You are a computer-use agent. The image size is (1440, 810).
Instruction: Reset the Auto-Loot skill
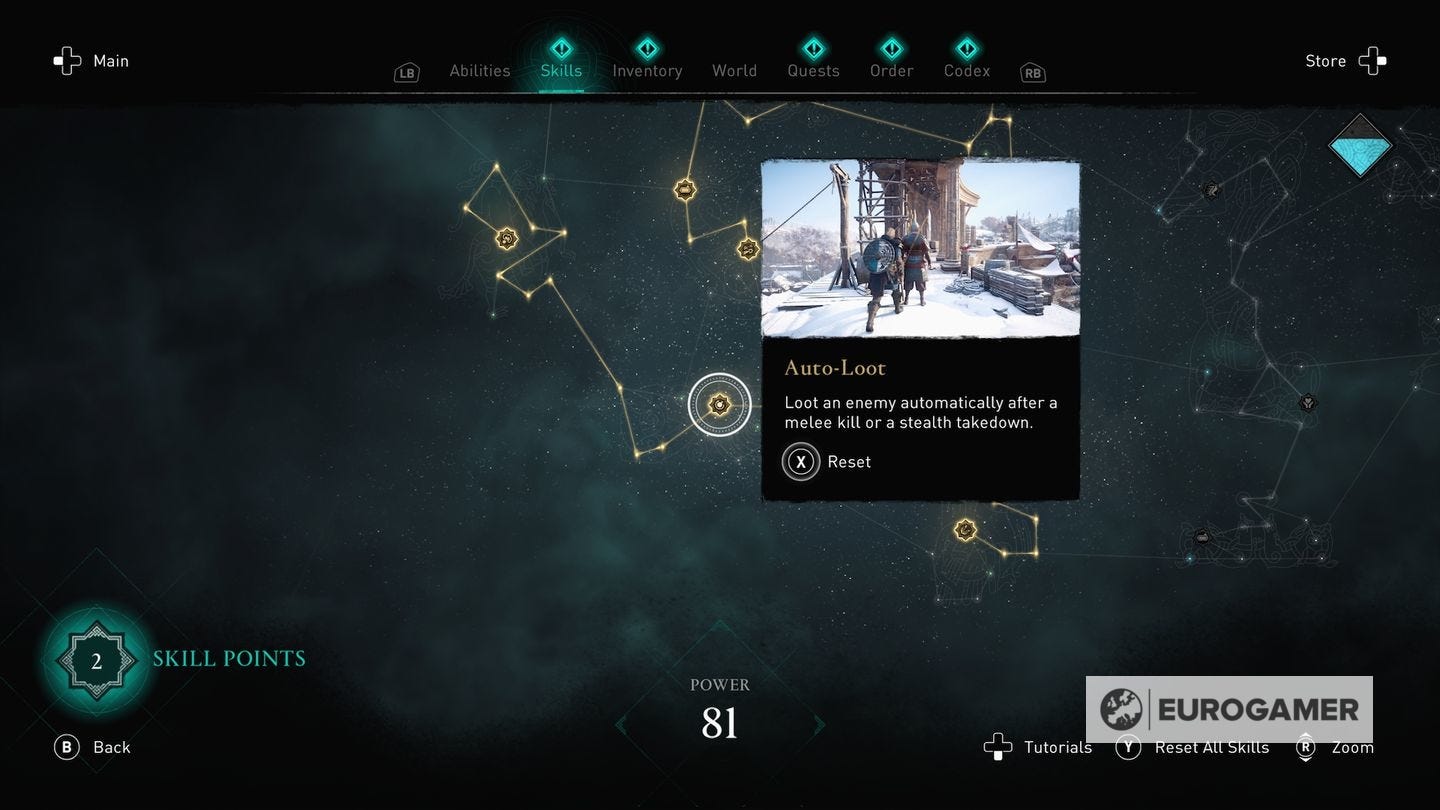800,461
